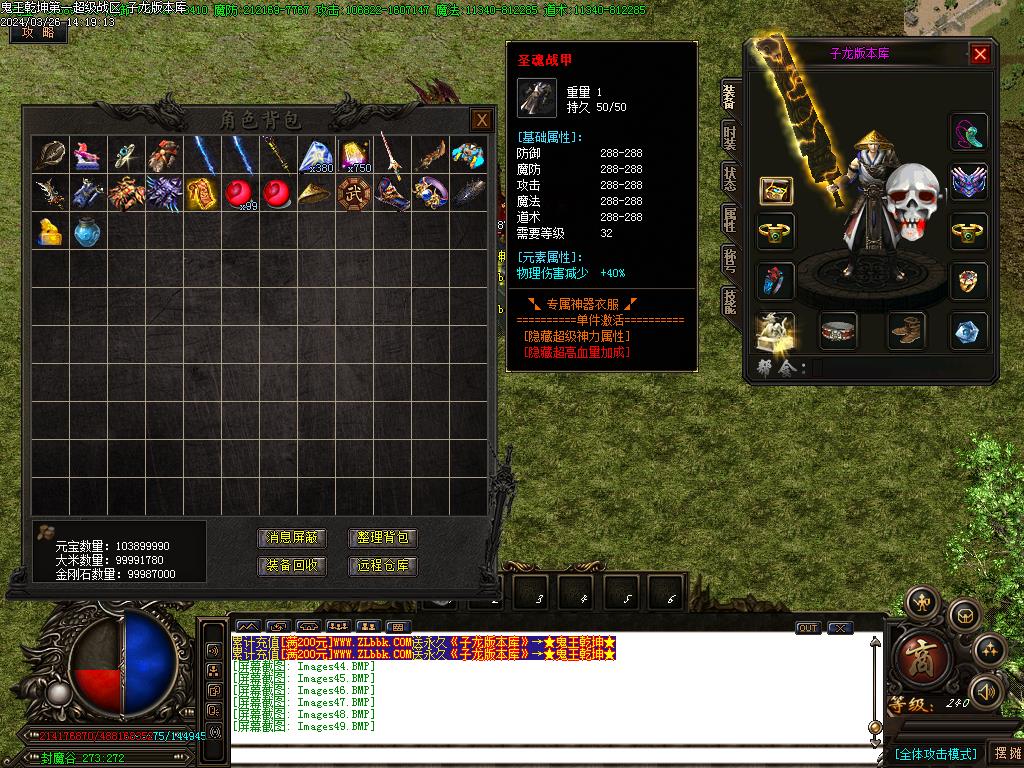Pick the golden lion seal item

pyautogui.click(x=49, y=231)
